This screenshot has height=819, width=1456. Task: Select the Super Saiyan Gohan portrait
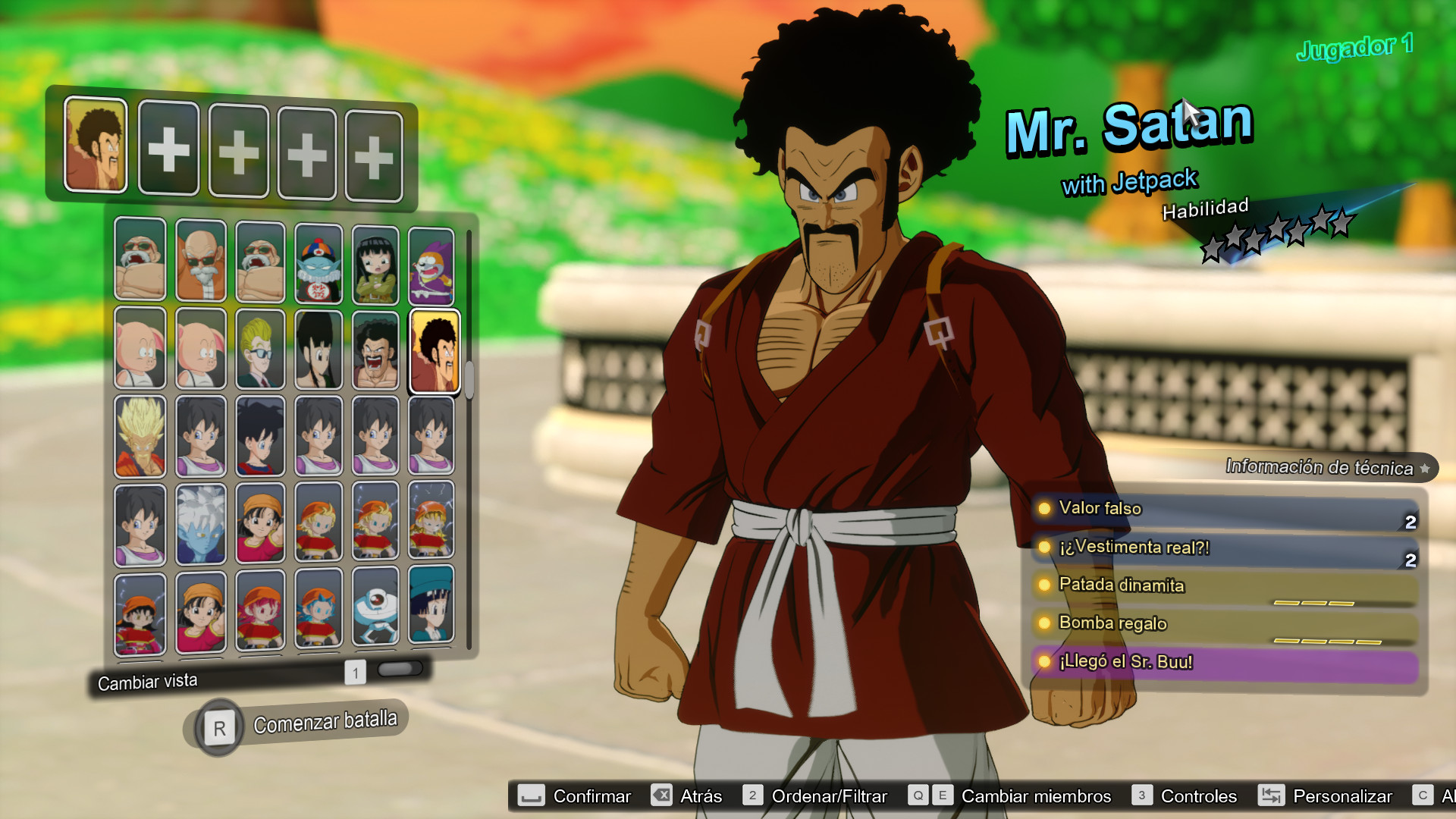click(x=140, y=435)
